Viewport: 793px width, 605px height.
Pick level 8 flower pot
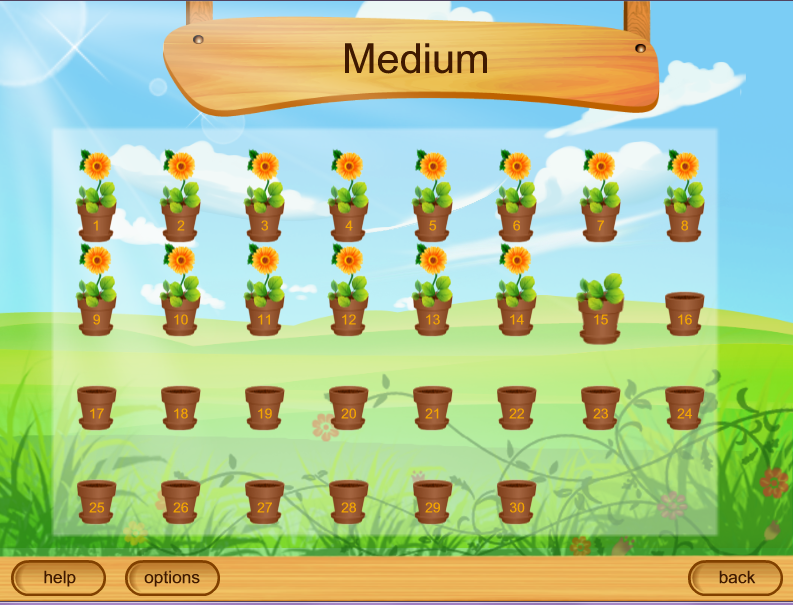pyautogui.click(x=684, y=219)
